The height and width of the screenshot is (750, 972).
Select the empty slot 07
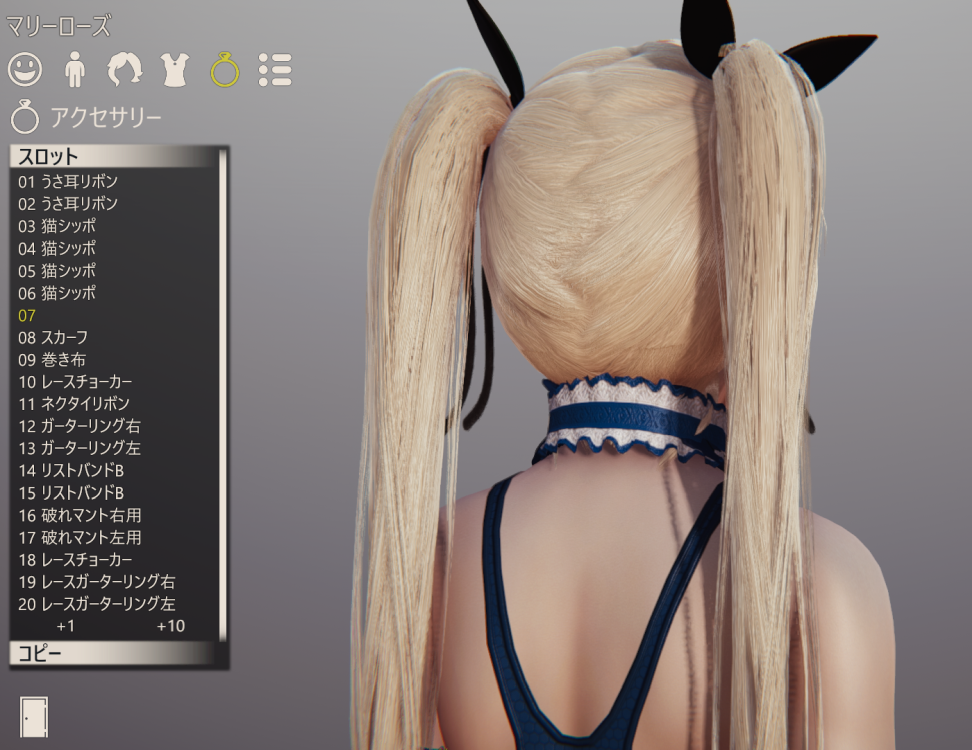pyautogui.click(x=27, y=315)
